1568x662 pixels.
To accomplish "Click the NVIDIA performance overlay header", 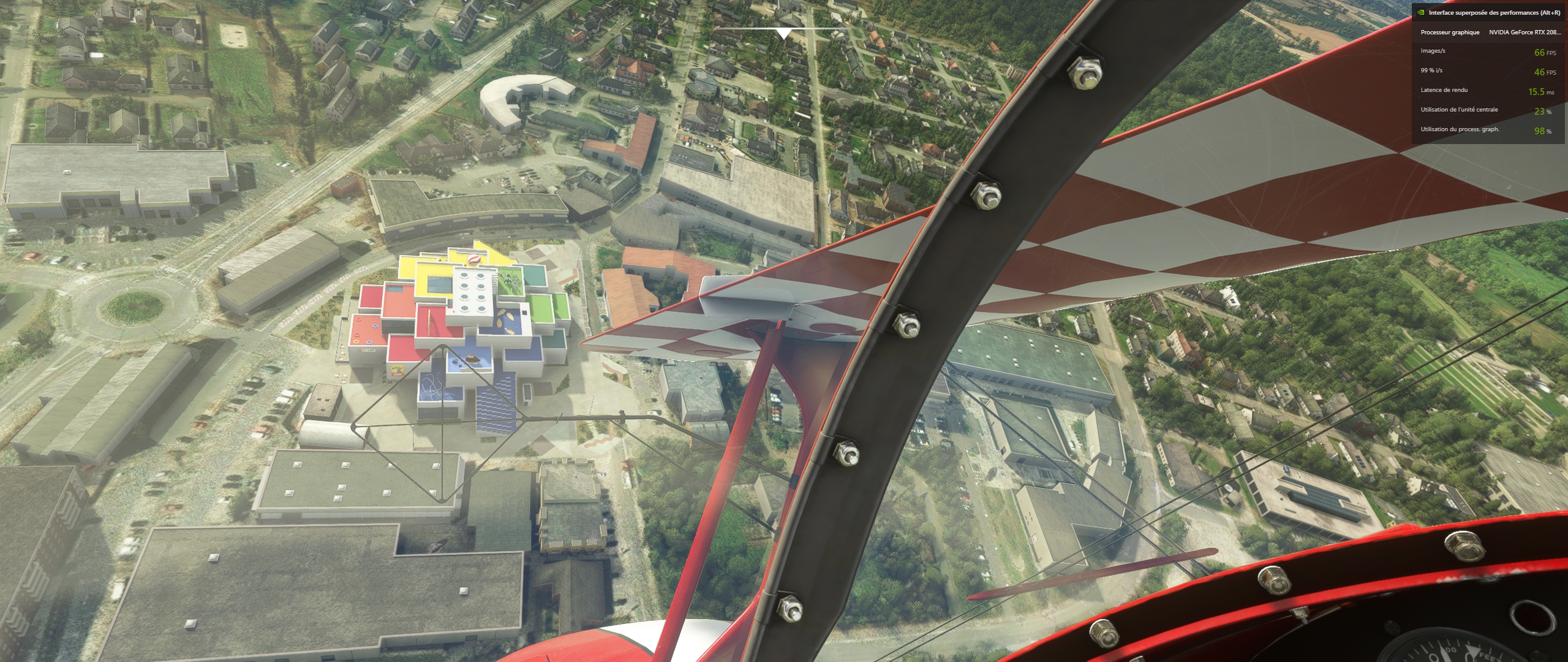I will [1494, 13].
